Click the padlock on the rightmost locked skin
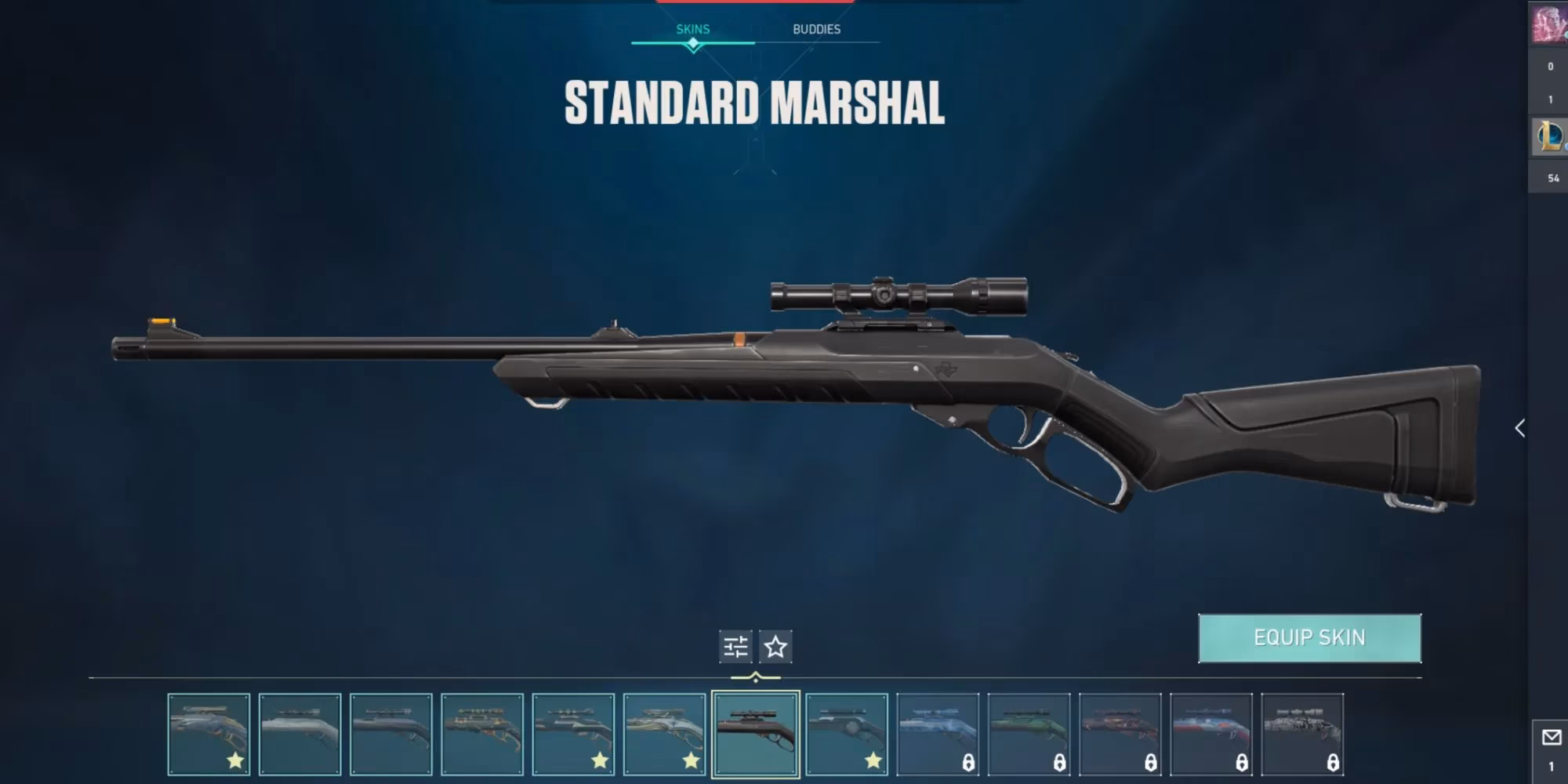This screenshot has width=1568, height=784. tap(1334, 764)
